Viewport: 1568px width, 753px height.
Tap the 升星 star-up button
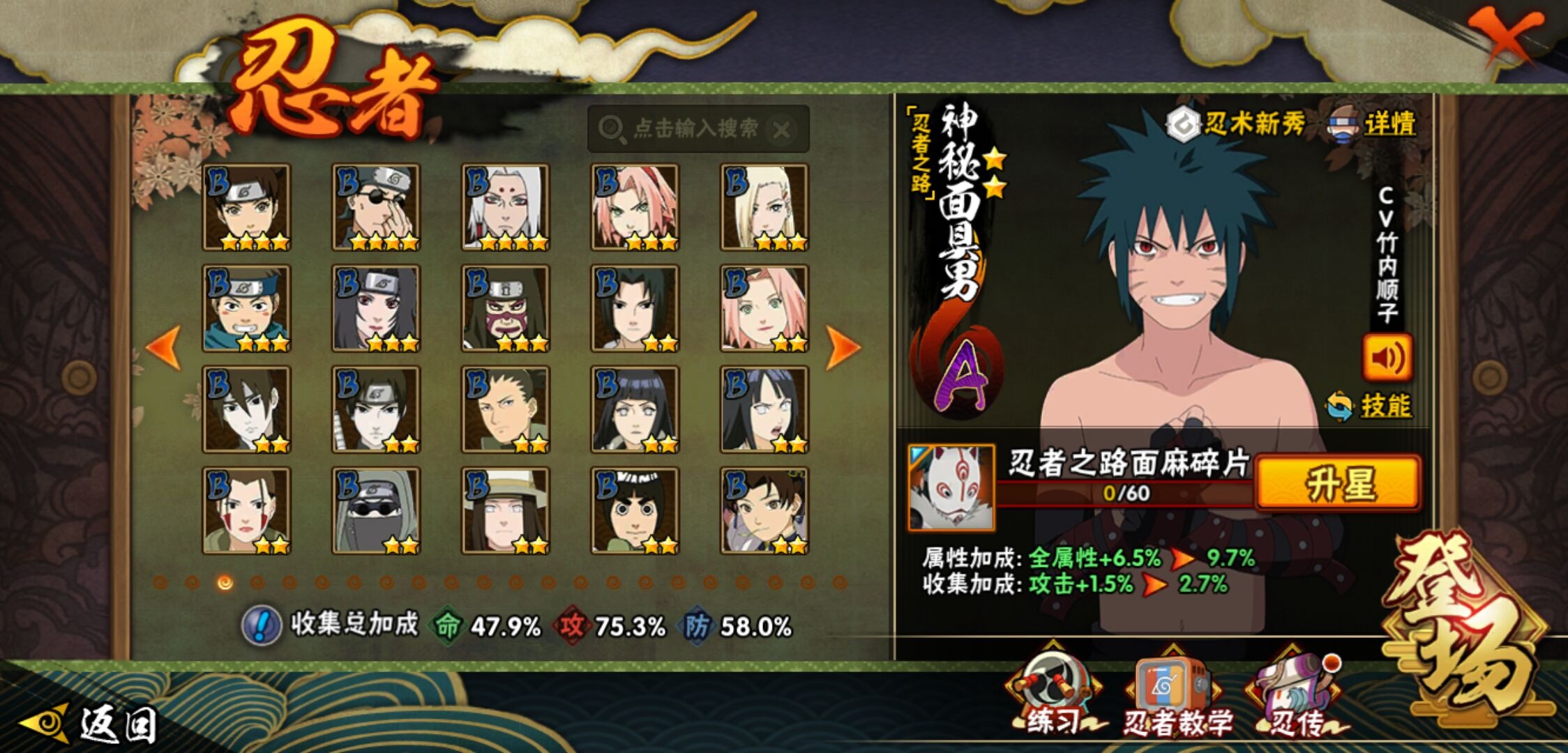coord(1338,484)
